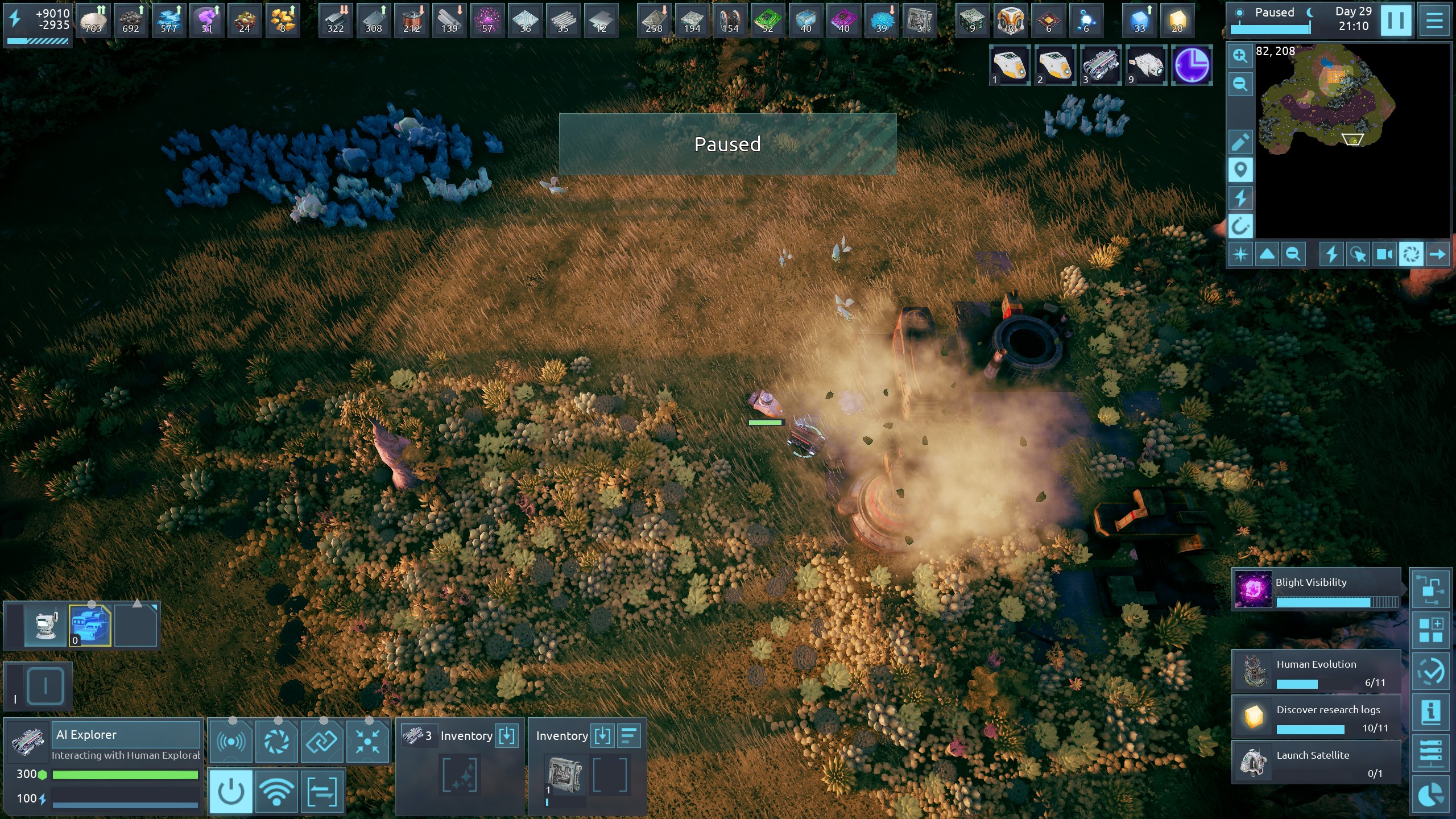1456x819 pixels.
Task: Toggle the video camera button under minimap
Action: pyautogui.click(x=1384, y=254)
